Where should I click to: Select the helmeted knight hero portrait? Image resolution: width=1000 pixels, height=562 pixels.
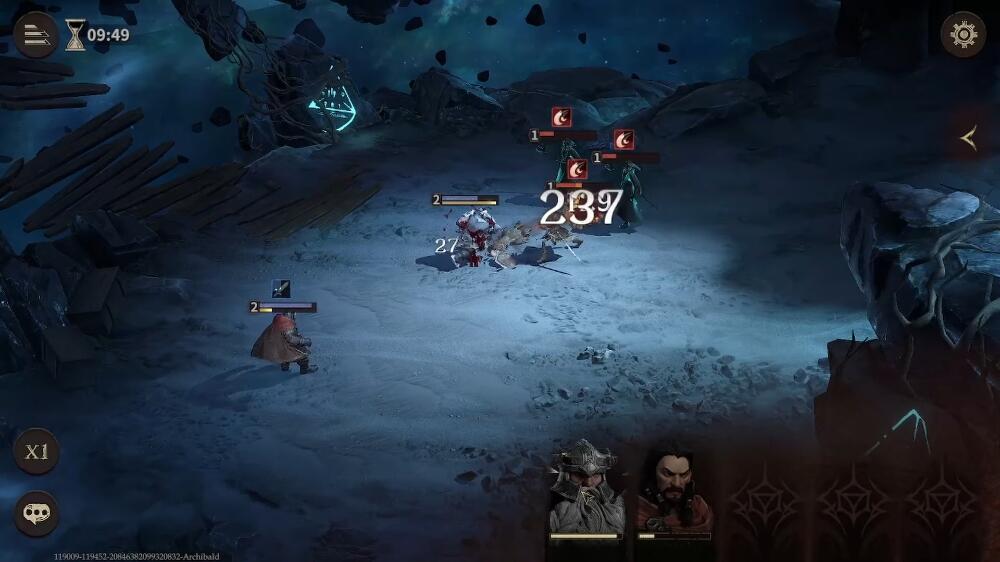point(586,490)
